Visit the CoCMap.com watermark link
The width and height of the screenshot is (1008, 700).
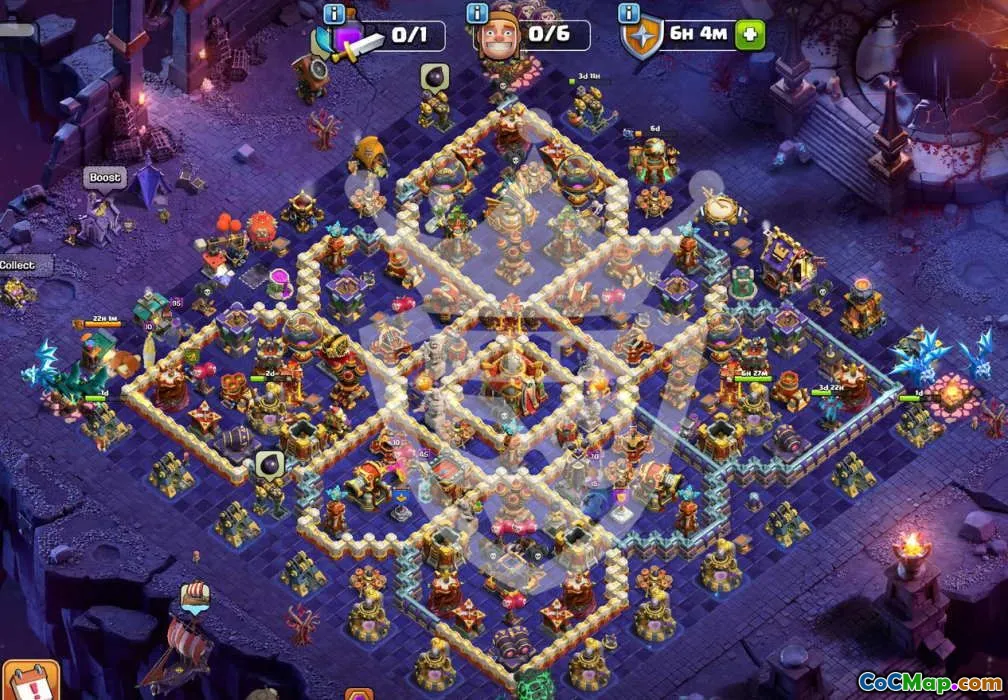(x=929, y=683)
